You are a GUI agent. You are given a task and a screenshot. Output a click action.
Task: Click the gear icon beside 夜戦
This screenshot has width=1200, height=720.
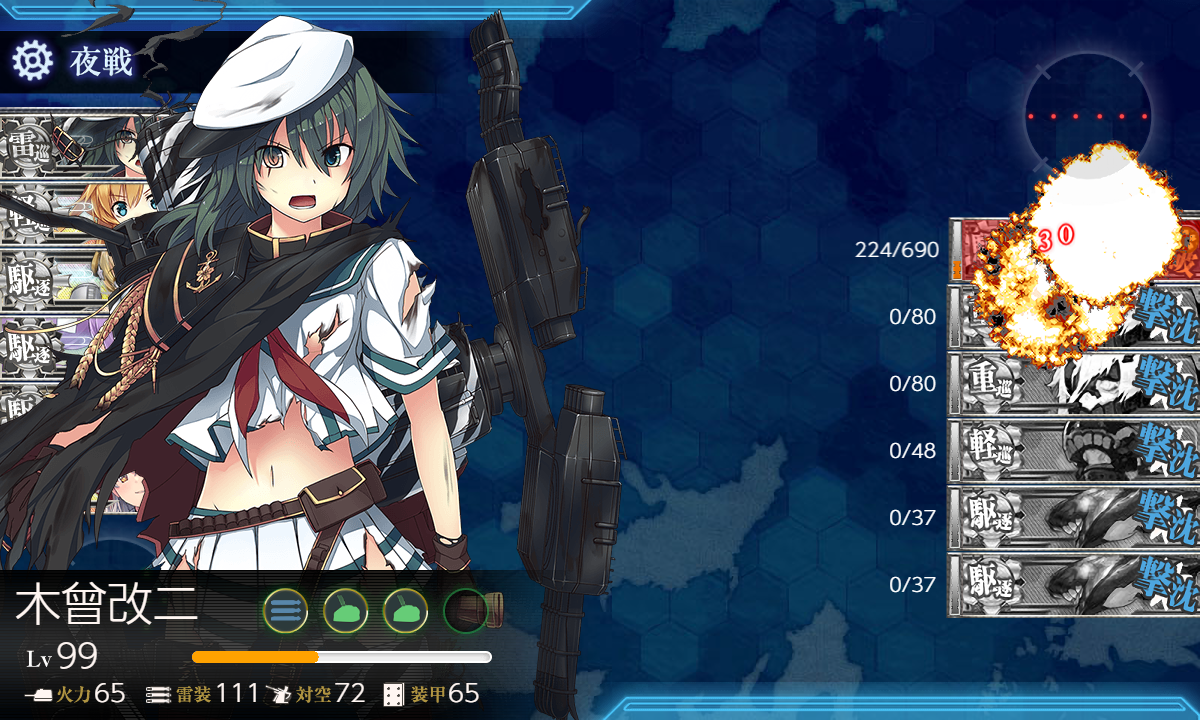coord(32,61)
